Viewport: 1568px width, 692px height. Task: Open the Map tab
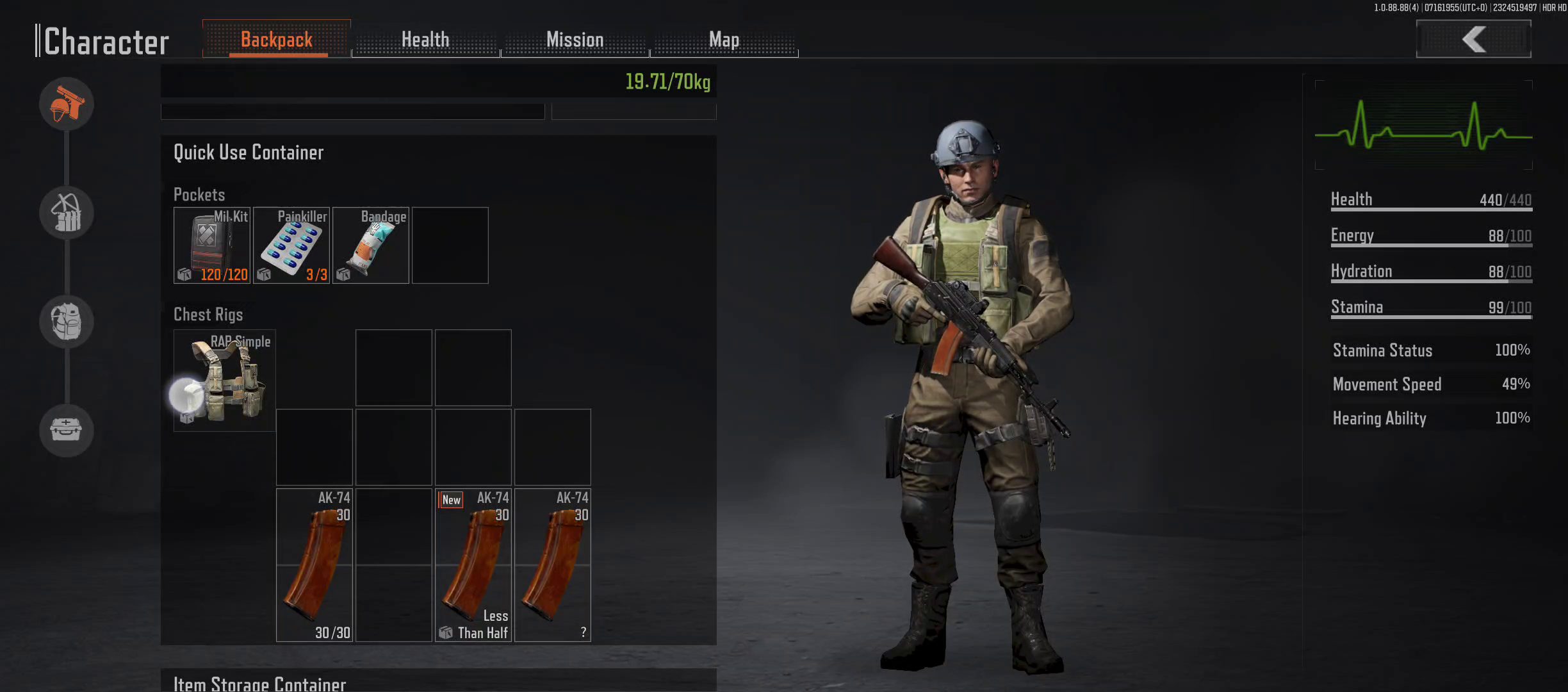724,40
